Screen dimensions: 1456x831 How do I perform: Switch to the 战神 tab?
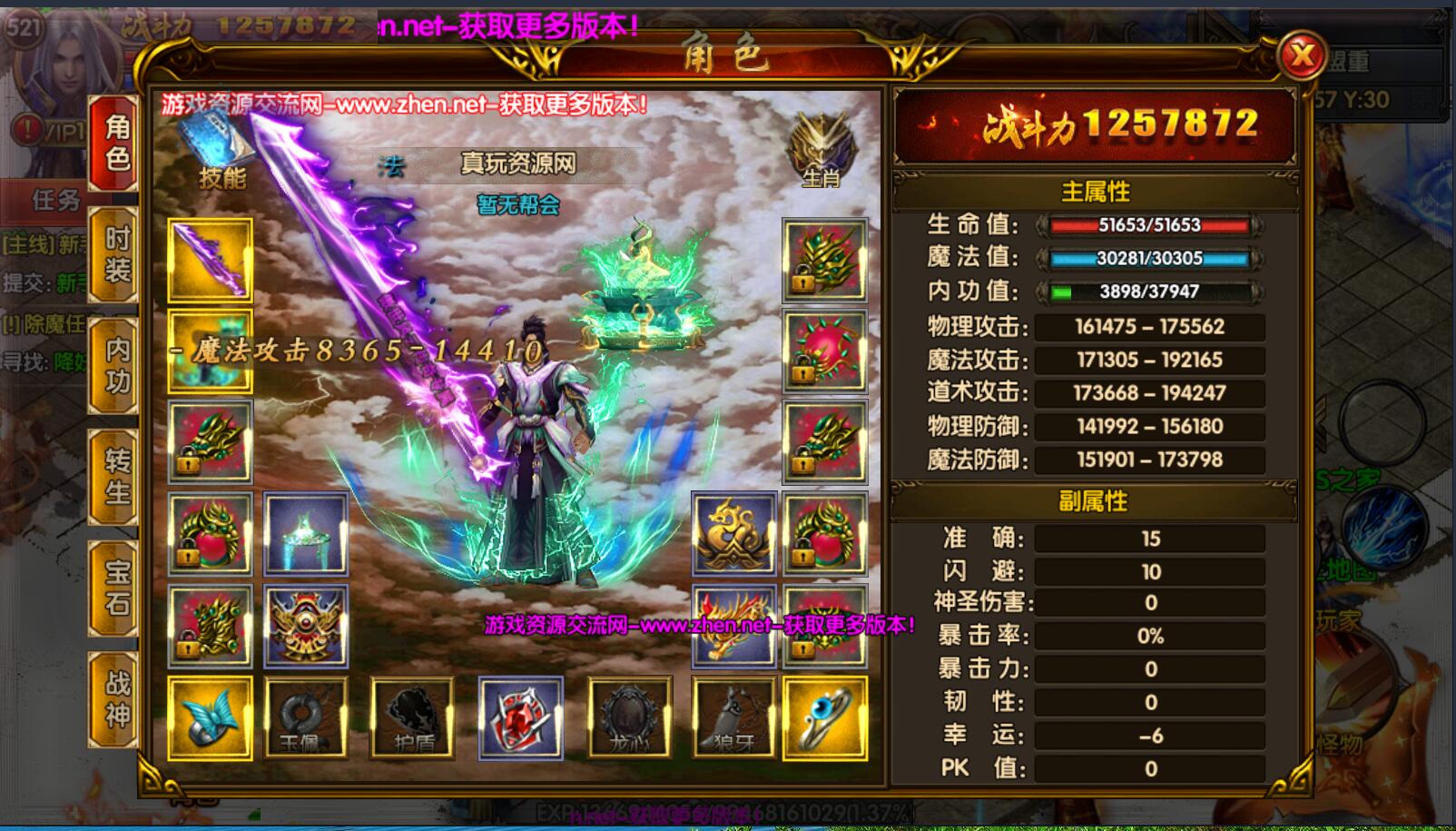click(115, 699)
